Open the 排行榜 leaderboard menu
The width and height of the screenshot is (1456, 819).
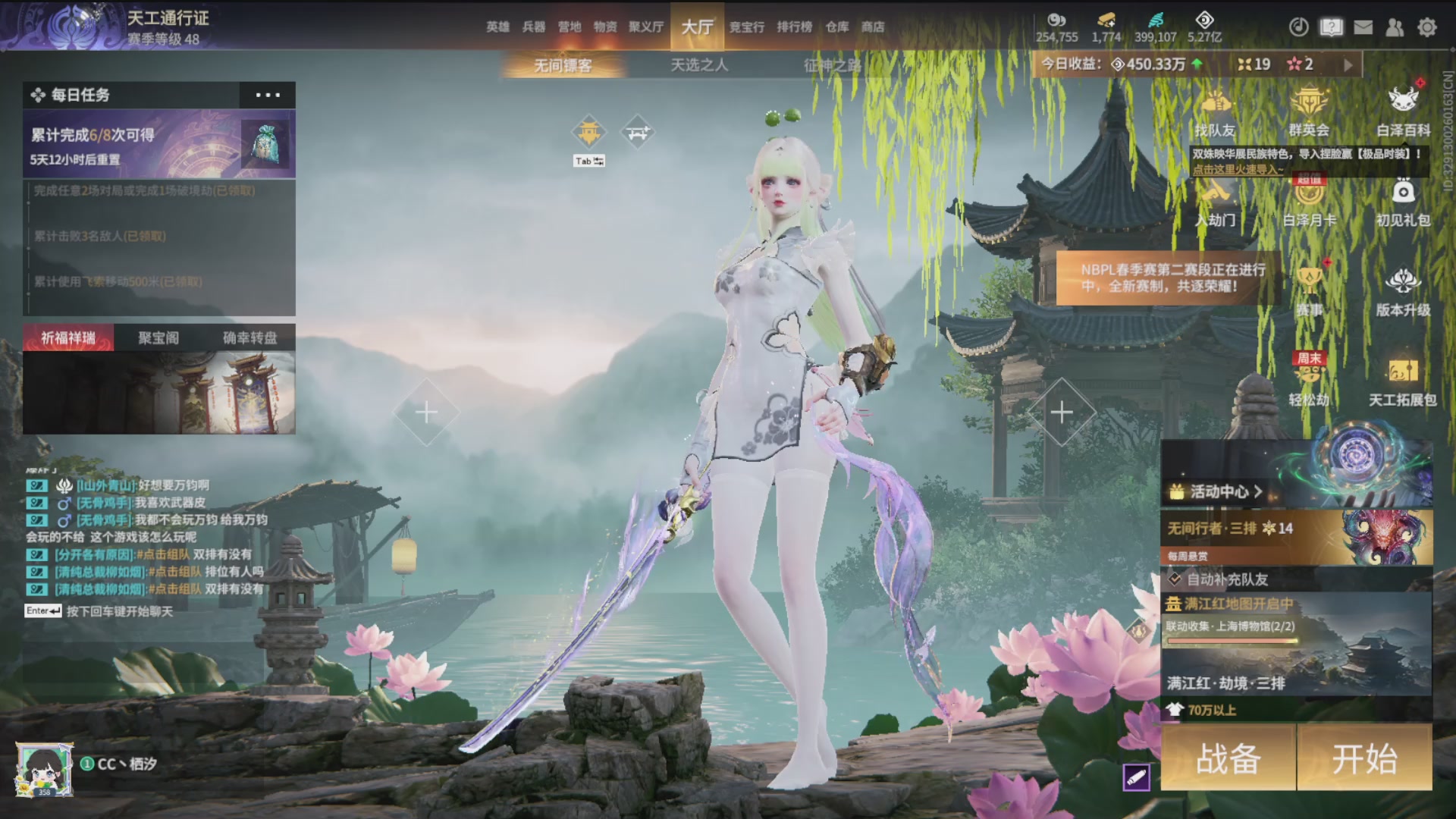[794, 27]
